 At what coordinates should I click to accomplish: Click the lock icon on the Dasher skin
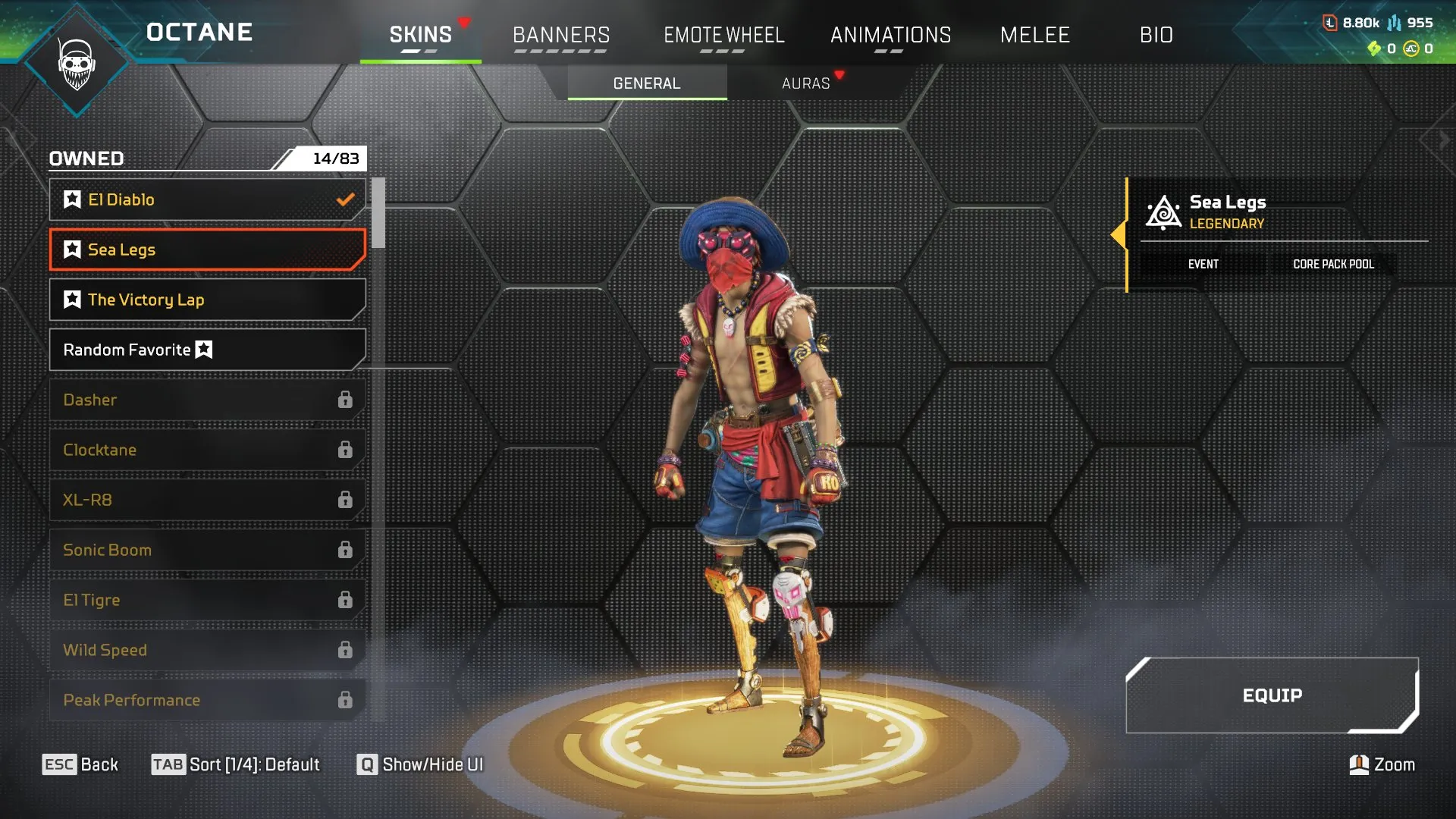tap(347, 399)
